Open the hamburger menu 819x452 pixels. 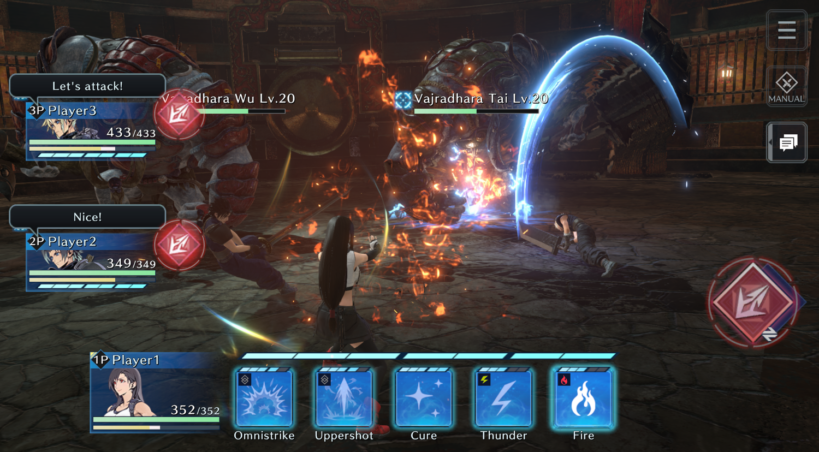786,30
